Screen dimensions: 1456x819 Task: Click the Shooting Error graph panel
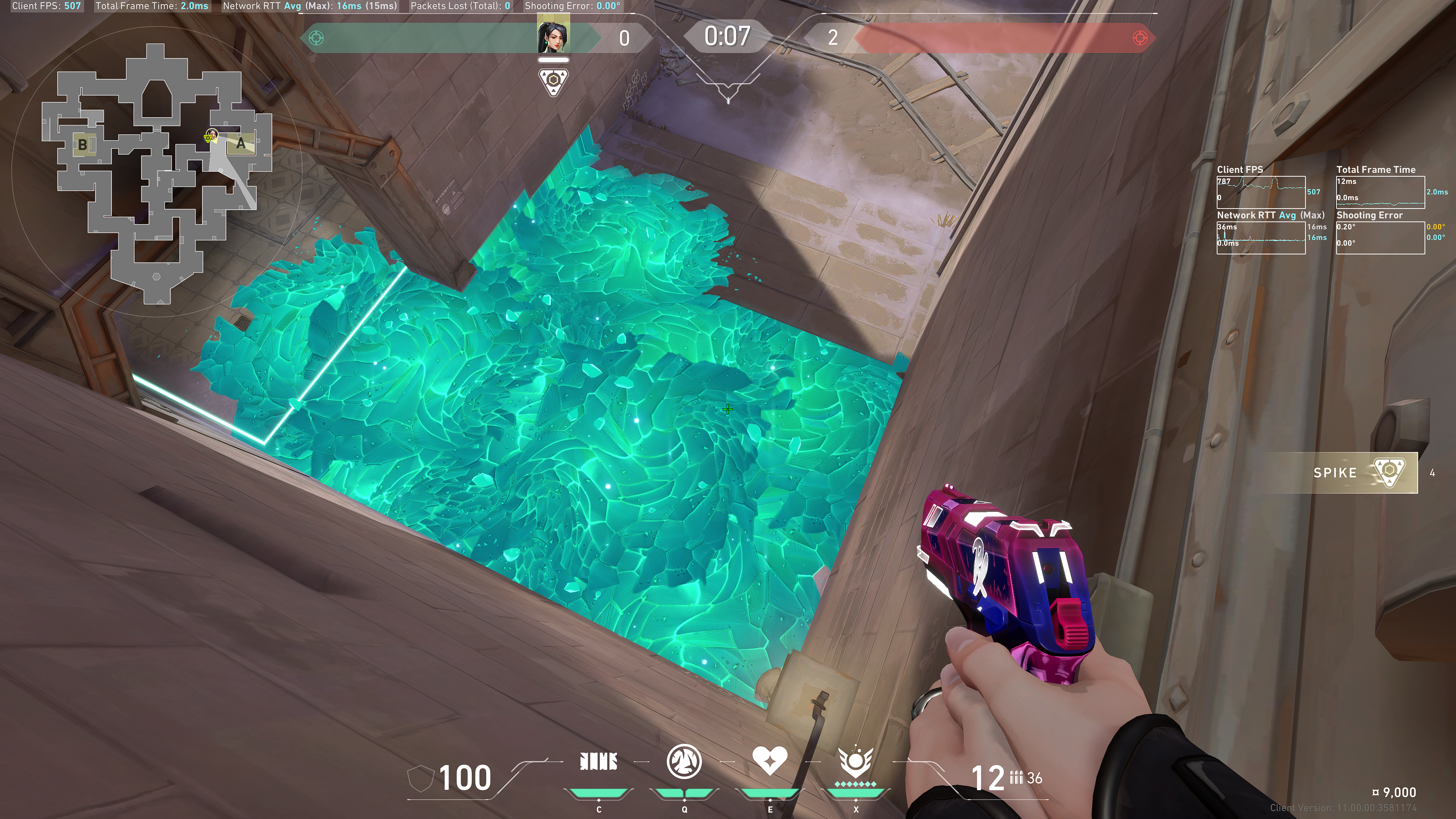pyautogui.click(x=1380, y=238)
